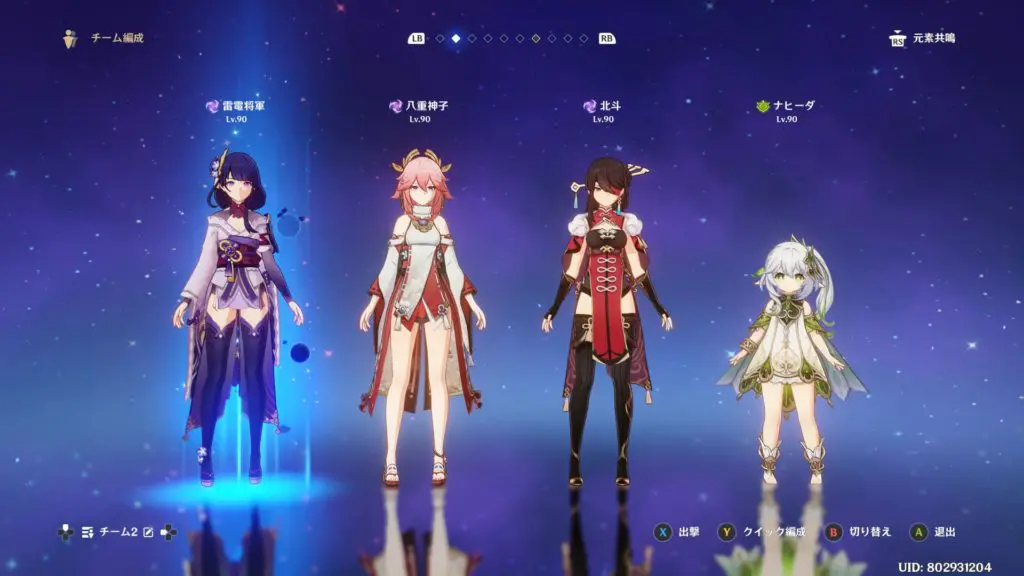The image size is (1024, 576).
Task: Open Elemental Resonance (元素共鳴) details
Action: tap(921, 38)
